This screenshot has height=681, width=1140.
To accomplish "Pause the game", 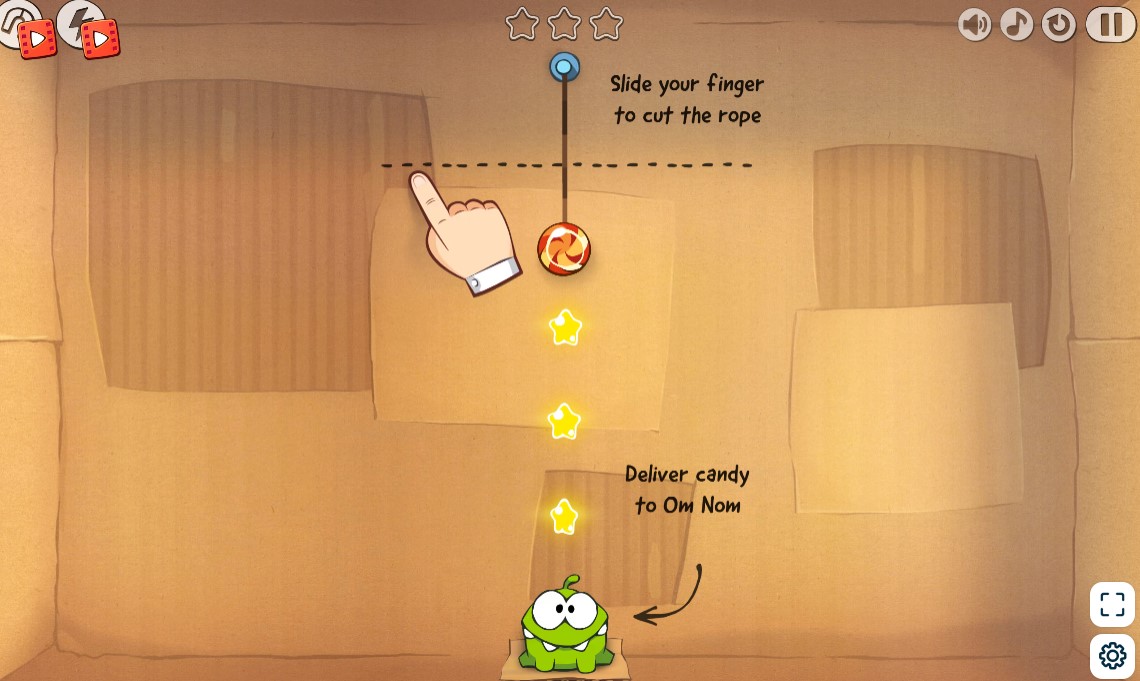I will pyautogui.click(x=1110, y=24).
